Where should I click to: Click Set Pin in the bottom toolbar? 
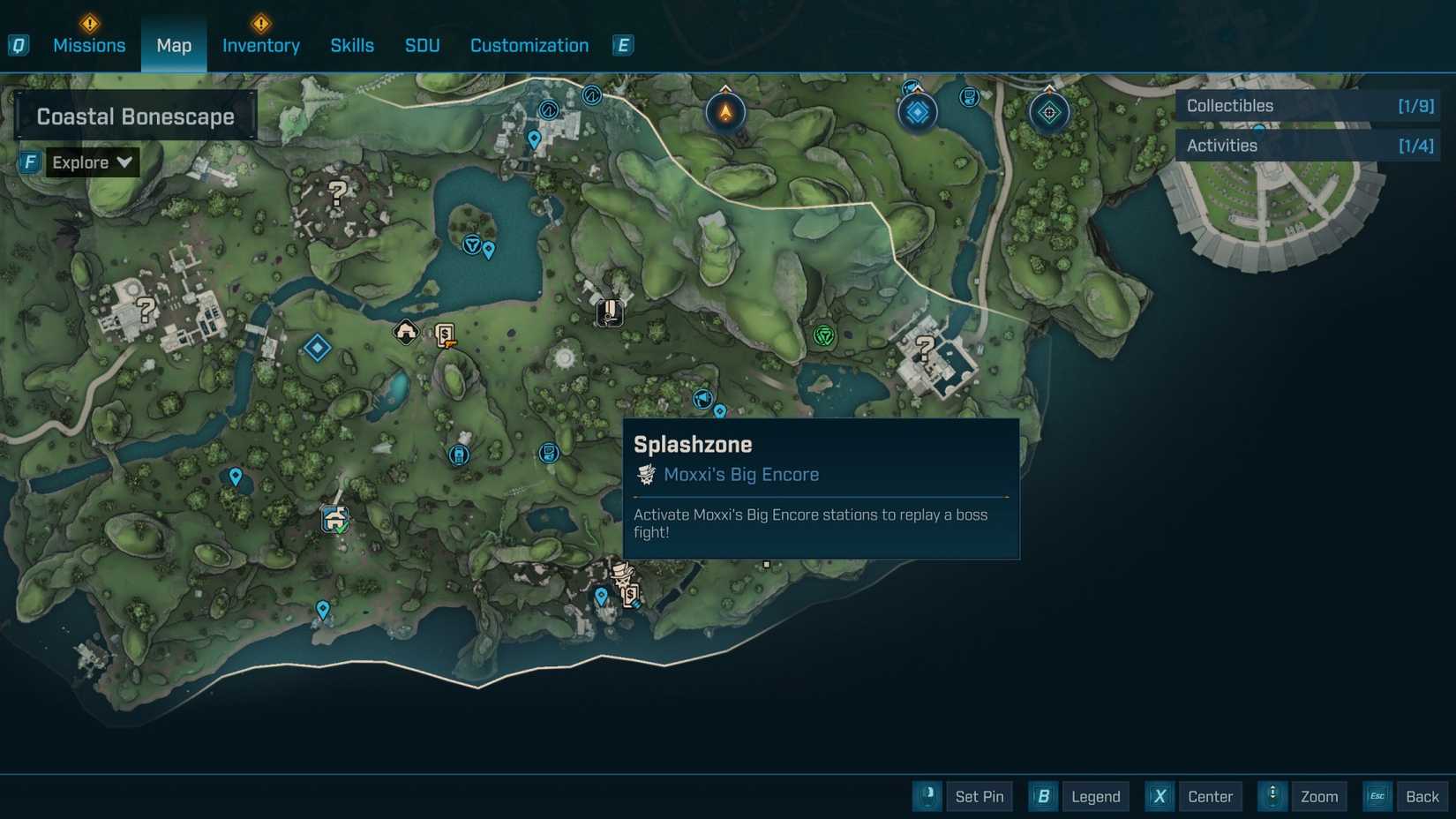979,796
